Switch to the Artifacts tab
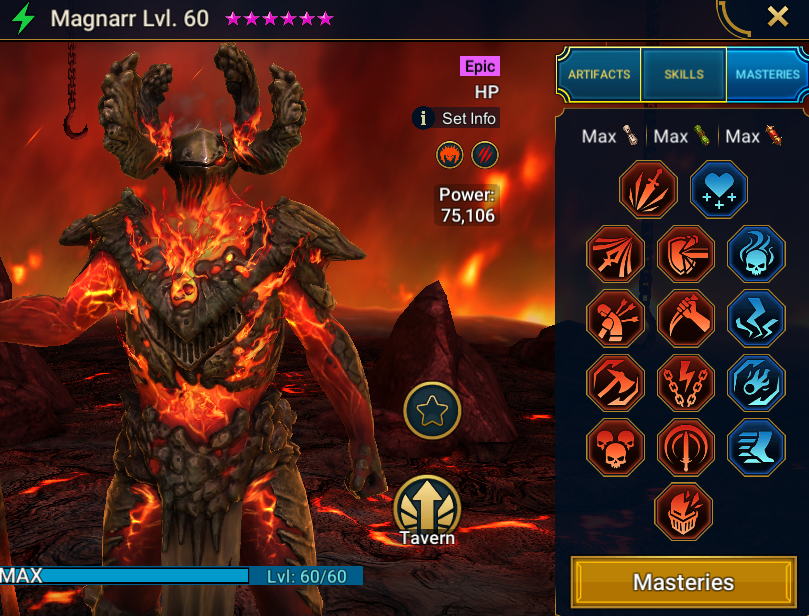This screenshot has height=616, width=809. tap(598, 74)
